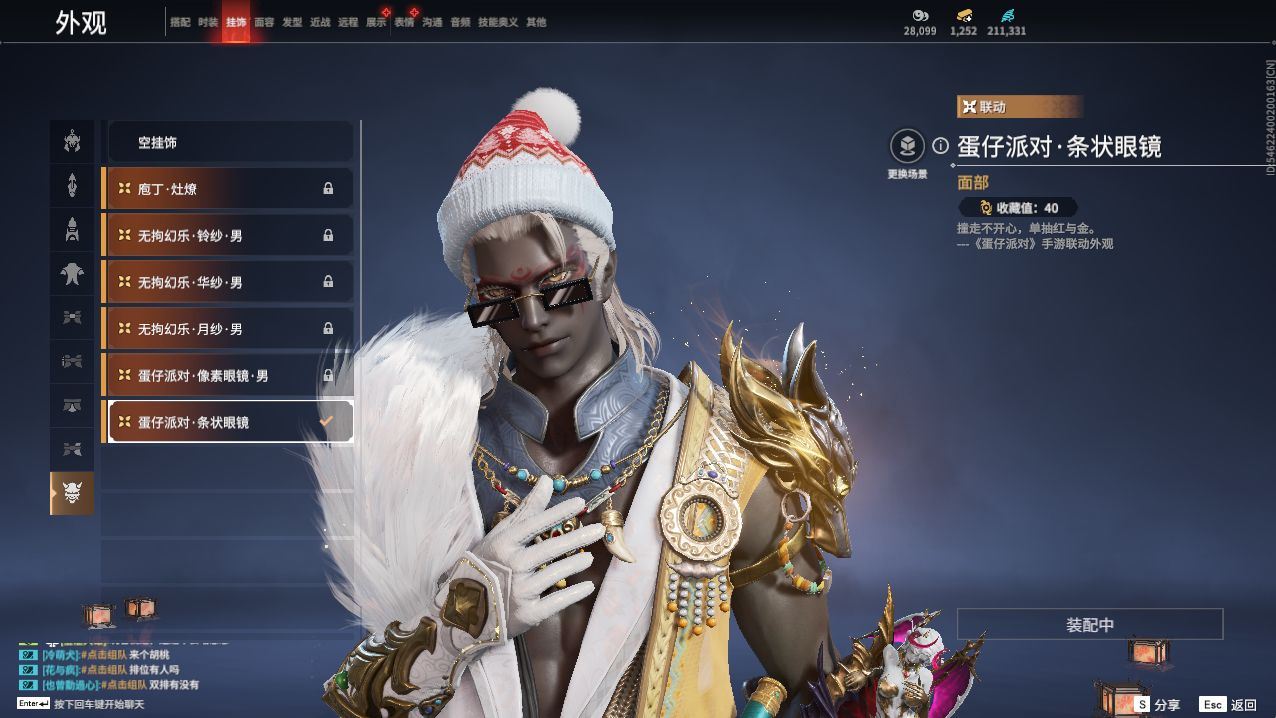Choose 蛋仔派对·像素眼镜·男 pixel glasses
This screenshot has width=1276, height=718.
click(228, 376)
